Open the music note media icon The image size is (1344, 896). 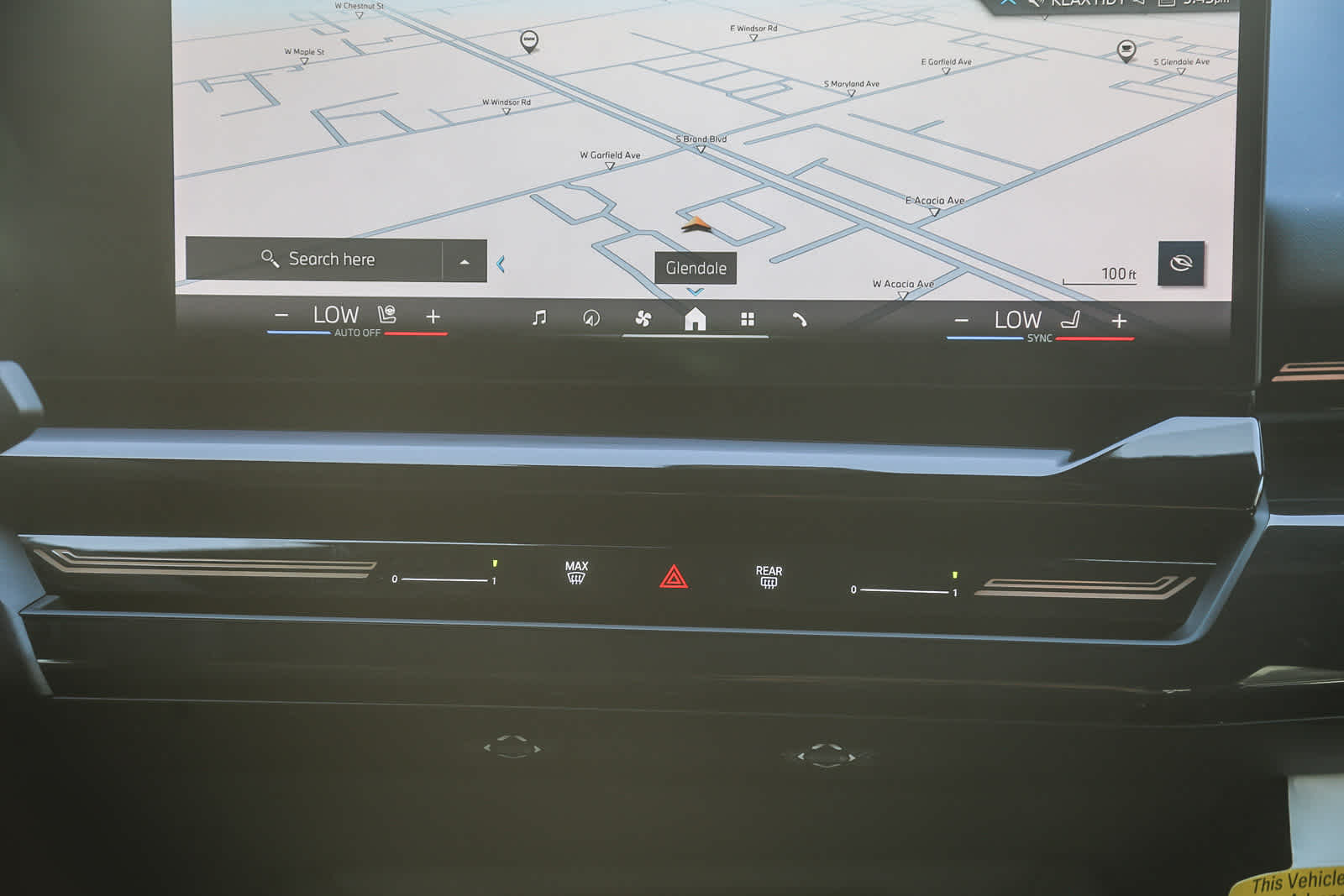pyautogui.click(x=539, y=317)
